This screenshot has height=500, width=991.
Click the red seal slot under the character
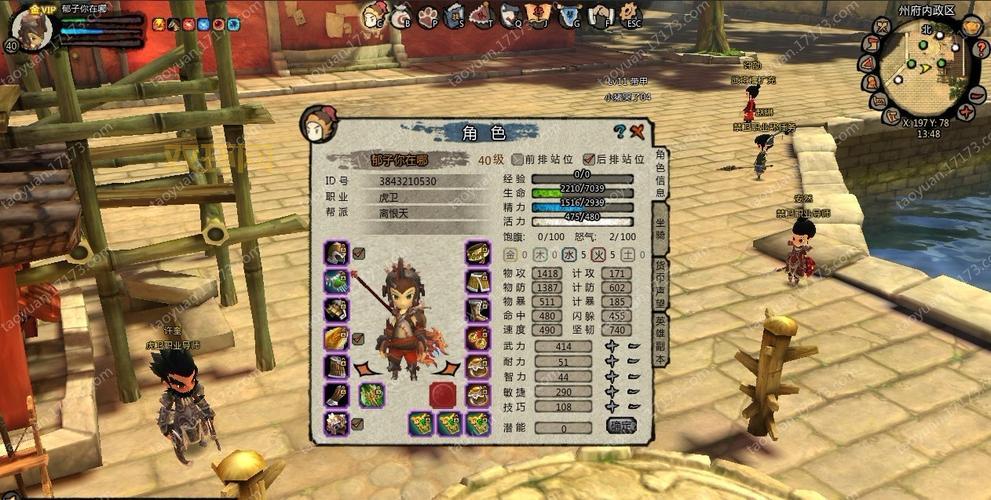point(442,394)
